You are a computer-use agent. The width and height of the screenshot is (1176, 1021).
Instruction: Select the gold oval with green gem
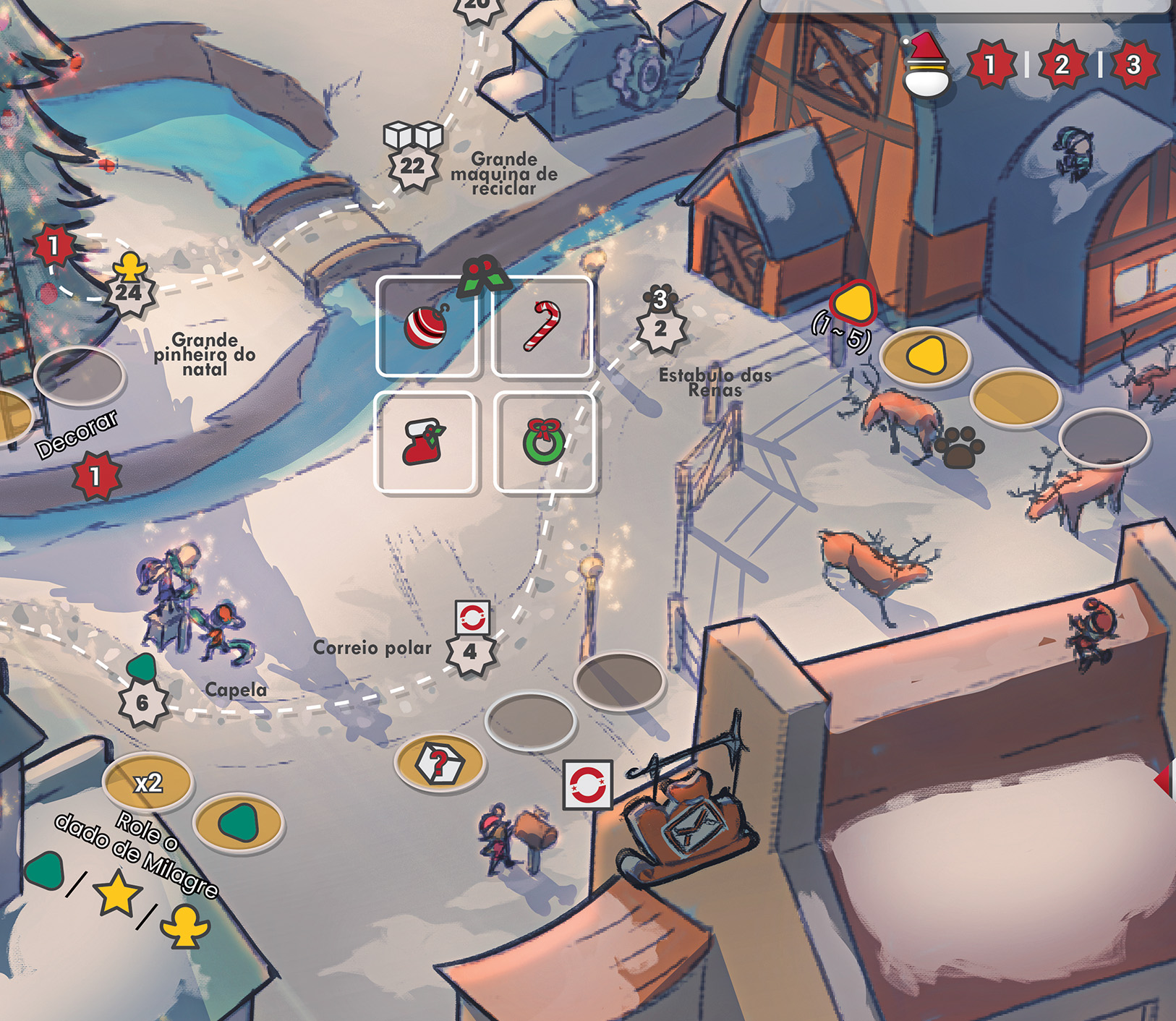(x=239, y=824)
